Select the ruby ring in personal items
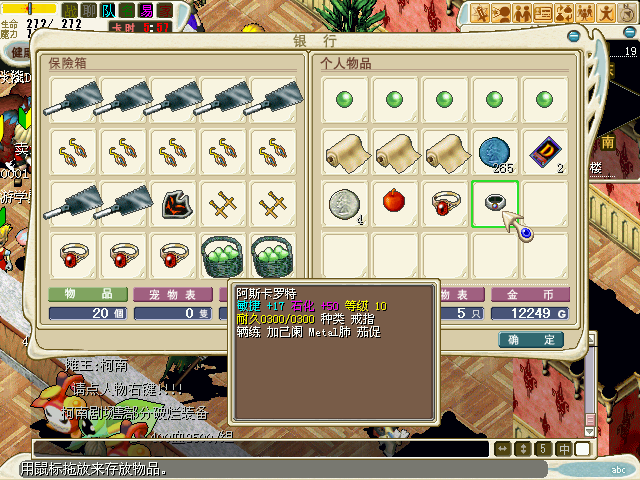 [x=446, y=203]
